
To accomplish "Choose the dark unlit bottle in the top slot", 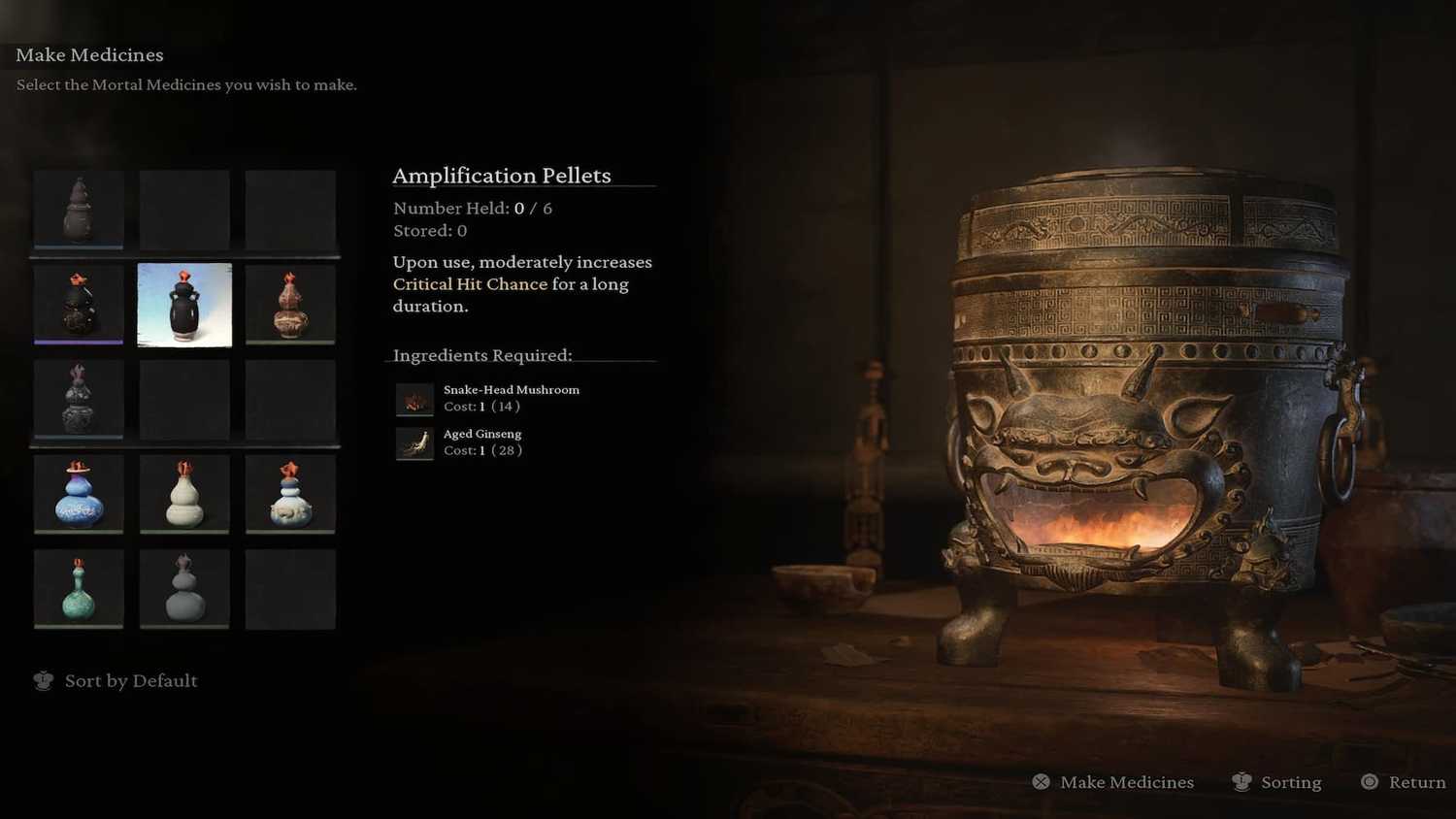I will (79, 209).
